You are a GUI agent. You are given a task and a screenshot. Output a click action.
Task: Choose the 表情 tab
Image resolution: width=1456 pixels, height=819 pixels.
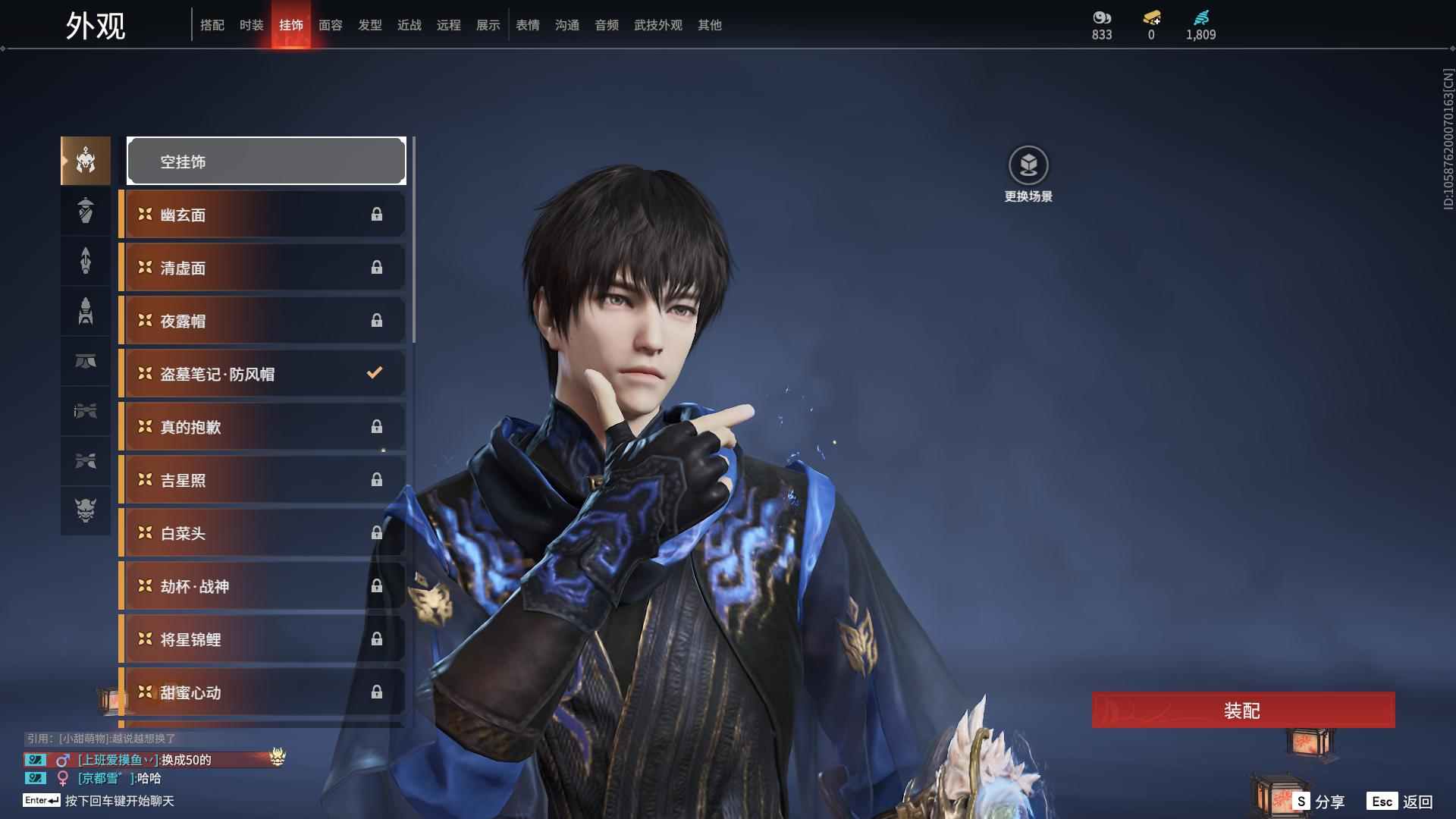click(527, 25)
